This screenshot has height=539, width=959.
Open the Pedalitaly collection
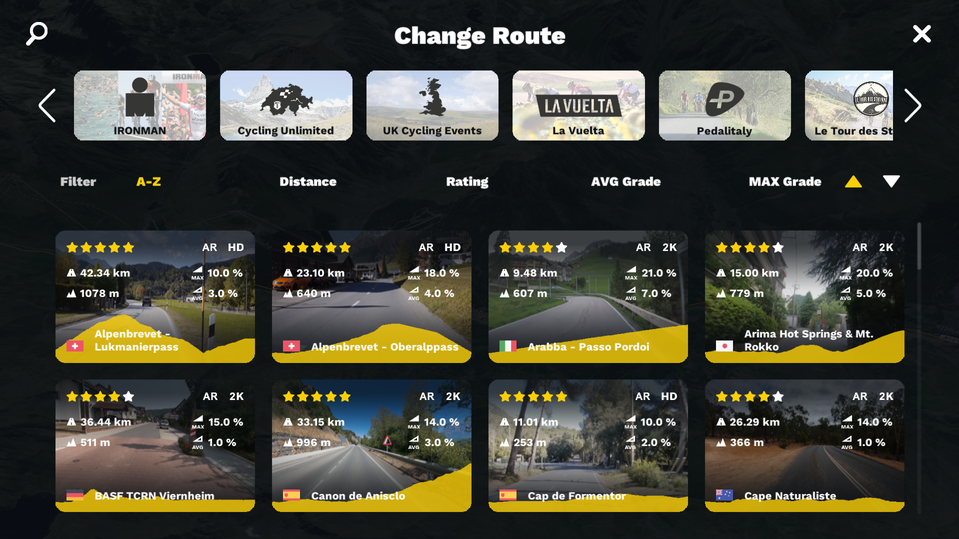click(724, 105)
